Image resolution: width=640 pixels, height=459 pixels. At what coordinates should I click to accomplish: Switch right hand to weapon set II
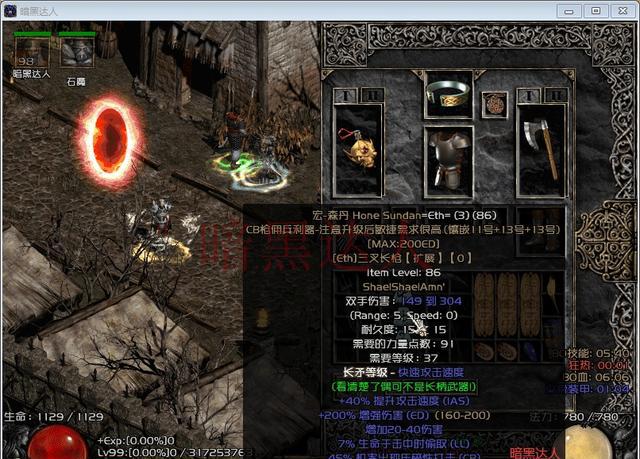pyautogui.click(x=555, y=95)
